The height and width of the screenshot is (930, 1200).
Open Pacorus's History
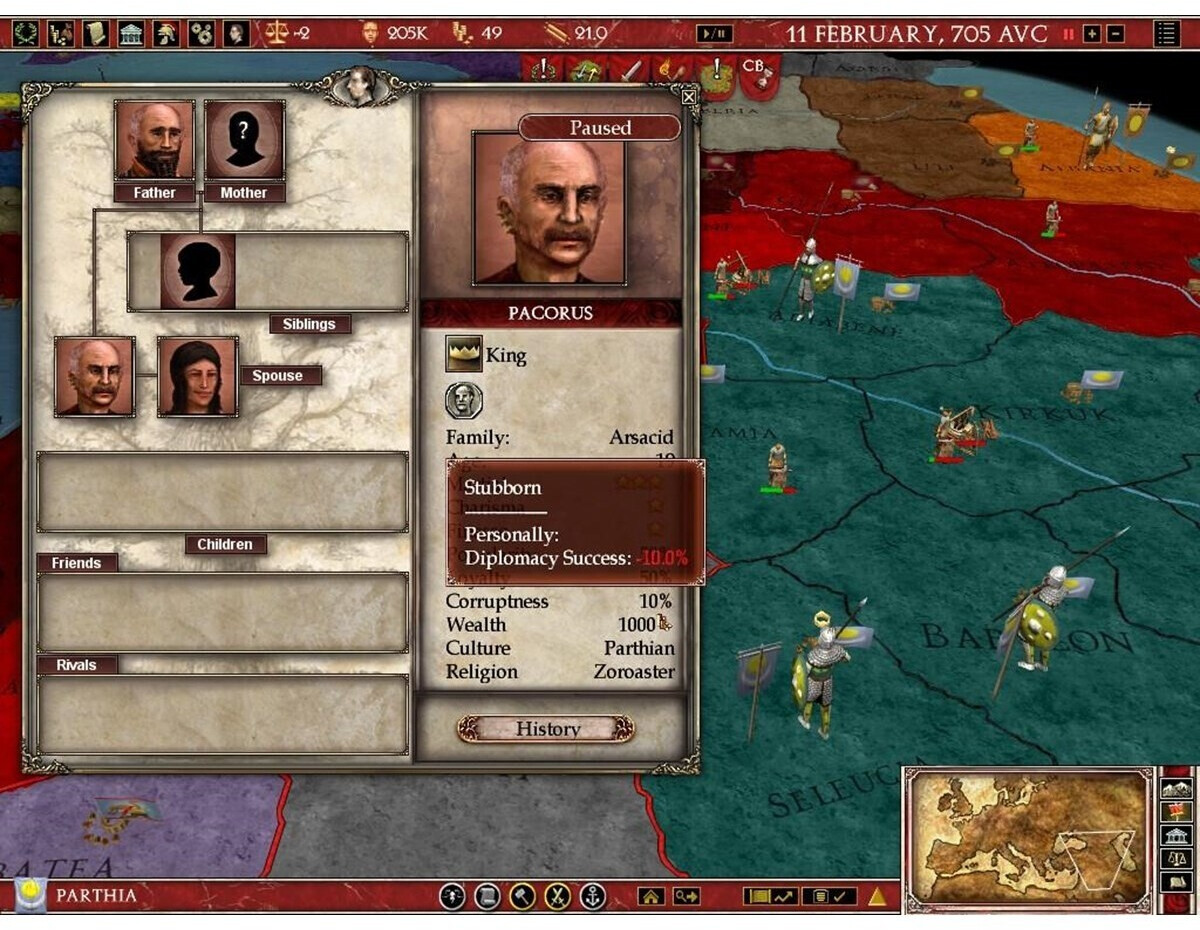pos(546,729)
